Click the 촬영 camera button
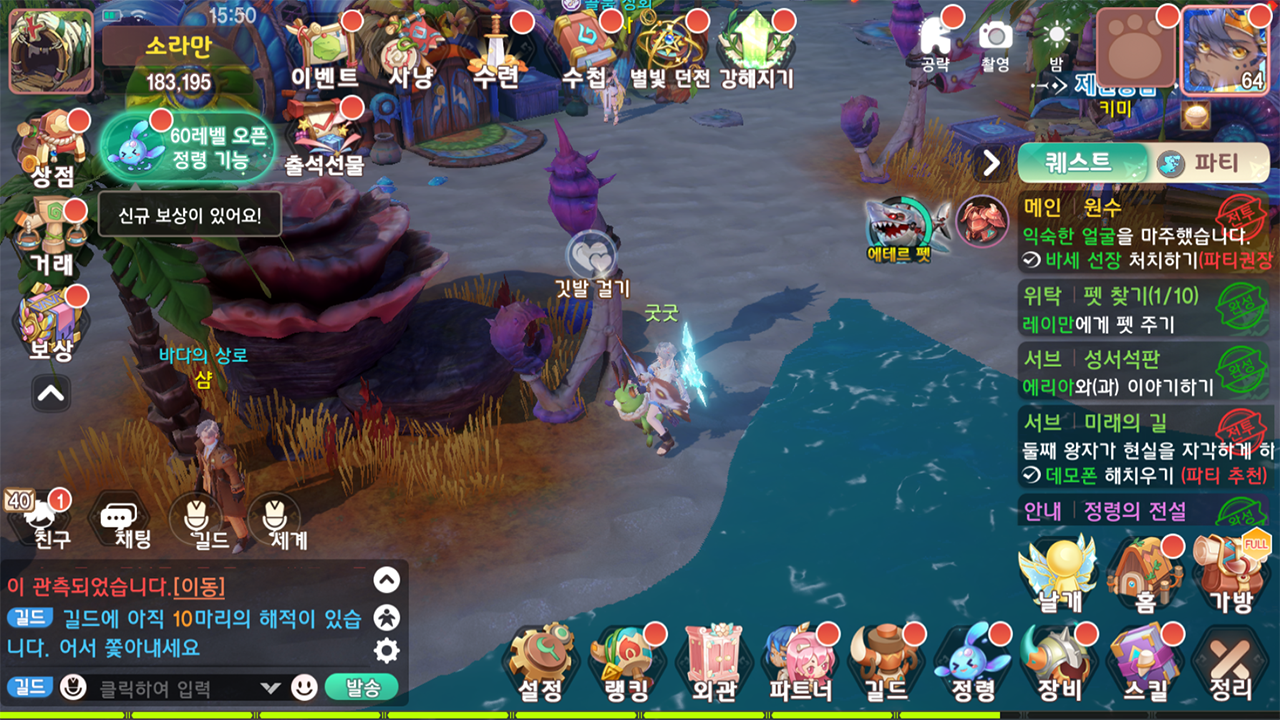The image size is (1280, 720). [x=995, y=44]
